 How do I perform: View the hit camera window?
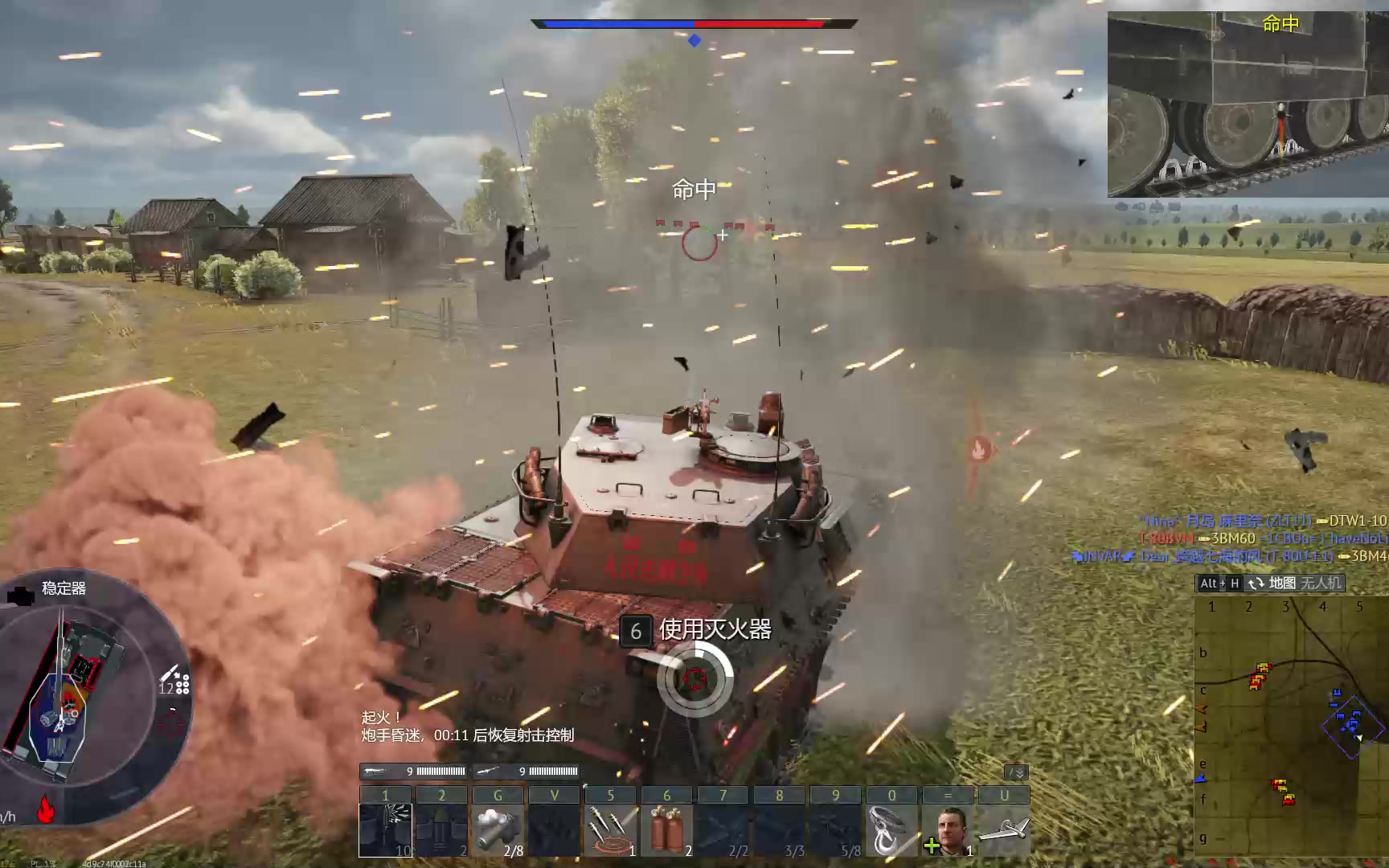[x=1248, y=104]
